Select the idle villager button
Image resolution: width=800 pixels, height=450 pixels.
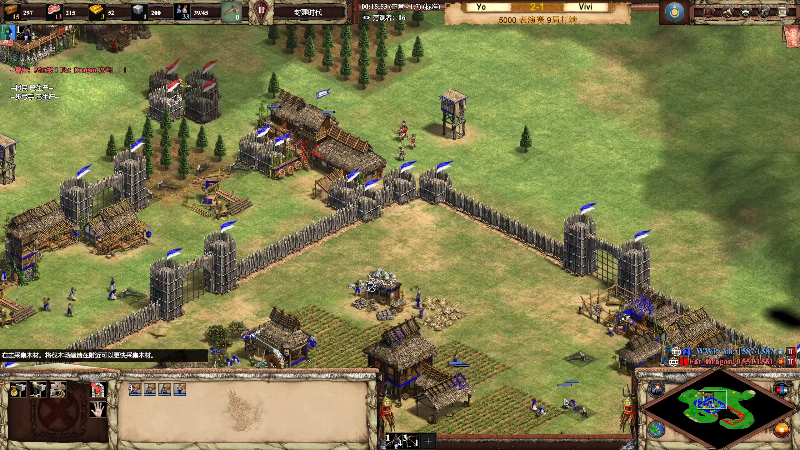[231, 12]
